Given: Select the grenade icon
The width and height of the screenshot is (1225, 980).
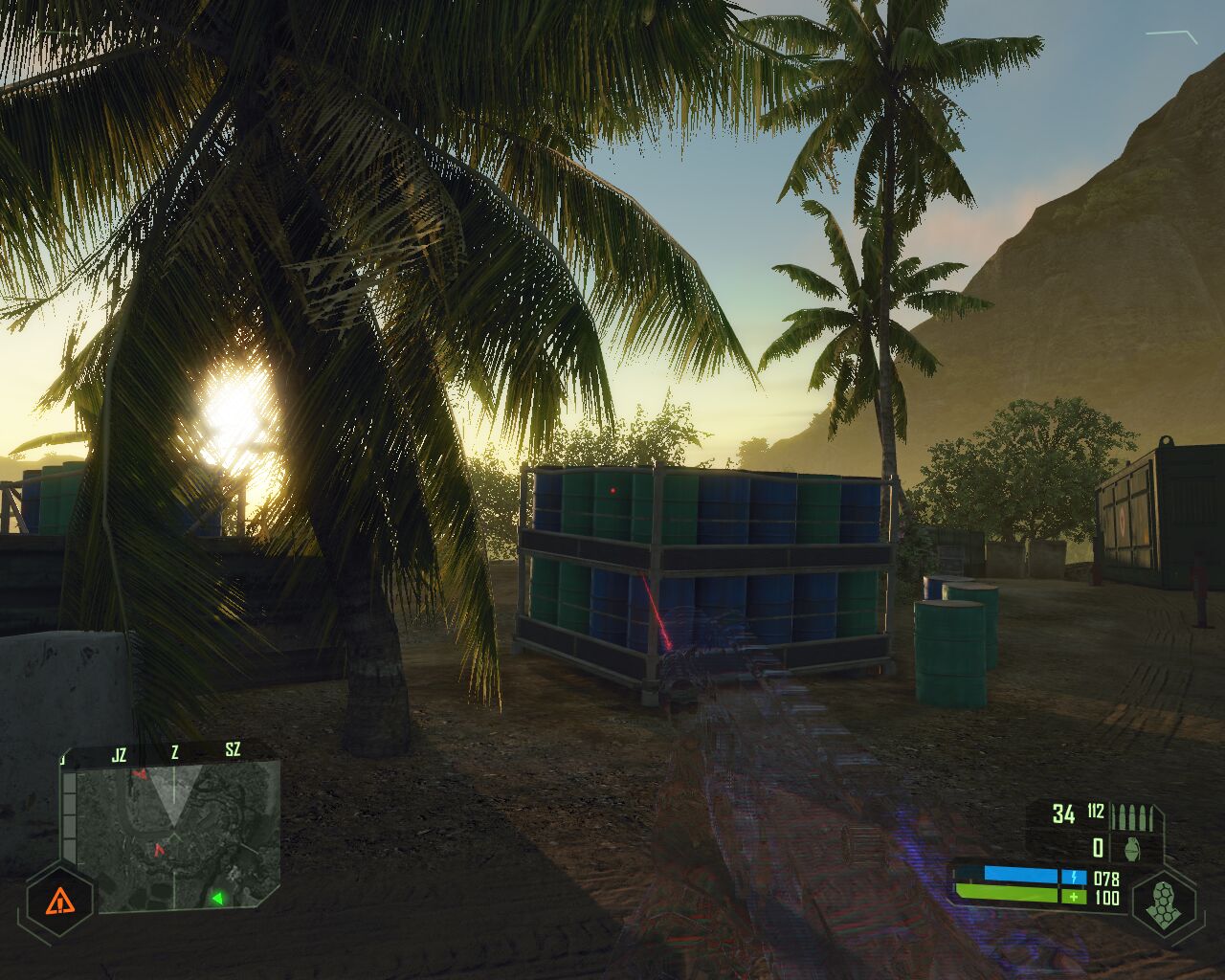Looking at the screenshot, I should (x=1132, y=848).
